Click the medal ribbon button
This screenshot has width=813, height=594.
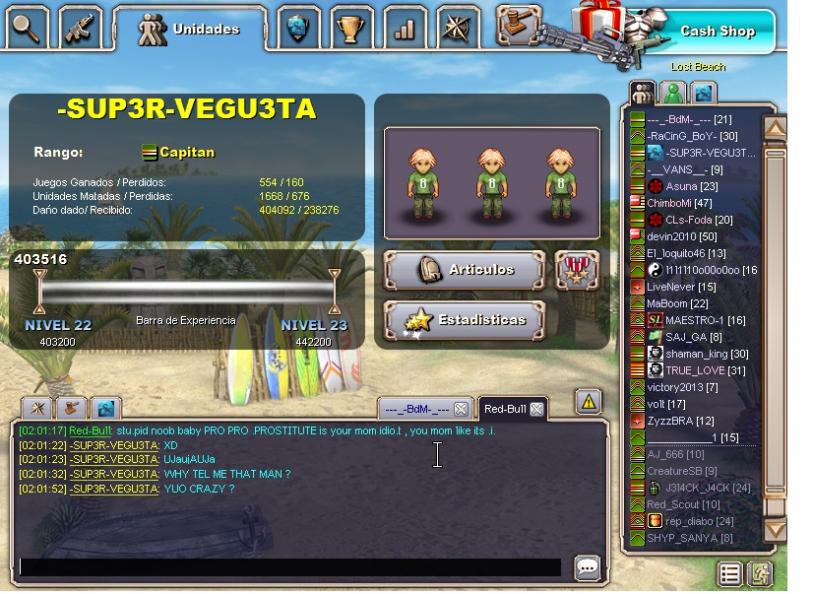pos(577,270)
